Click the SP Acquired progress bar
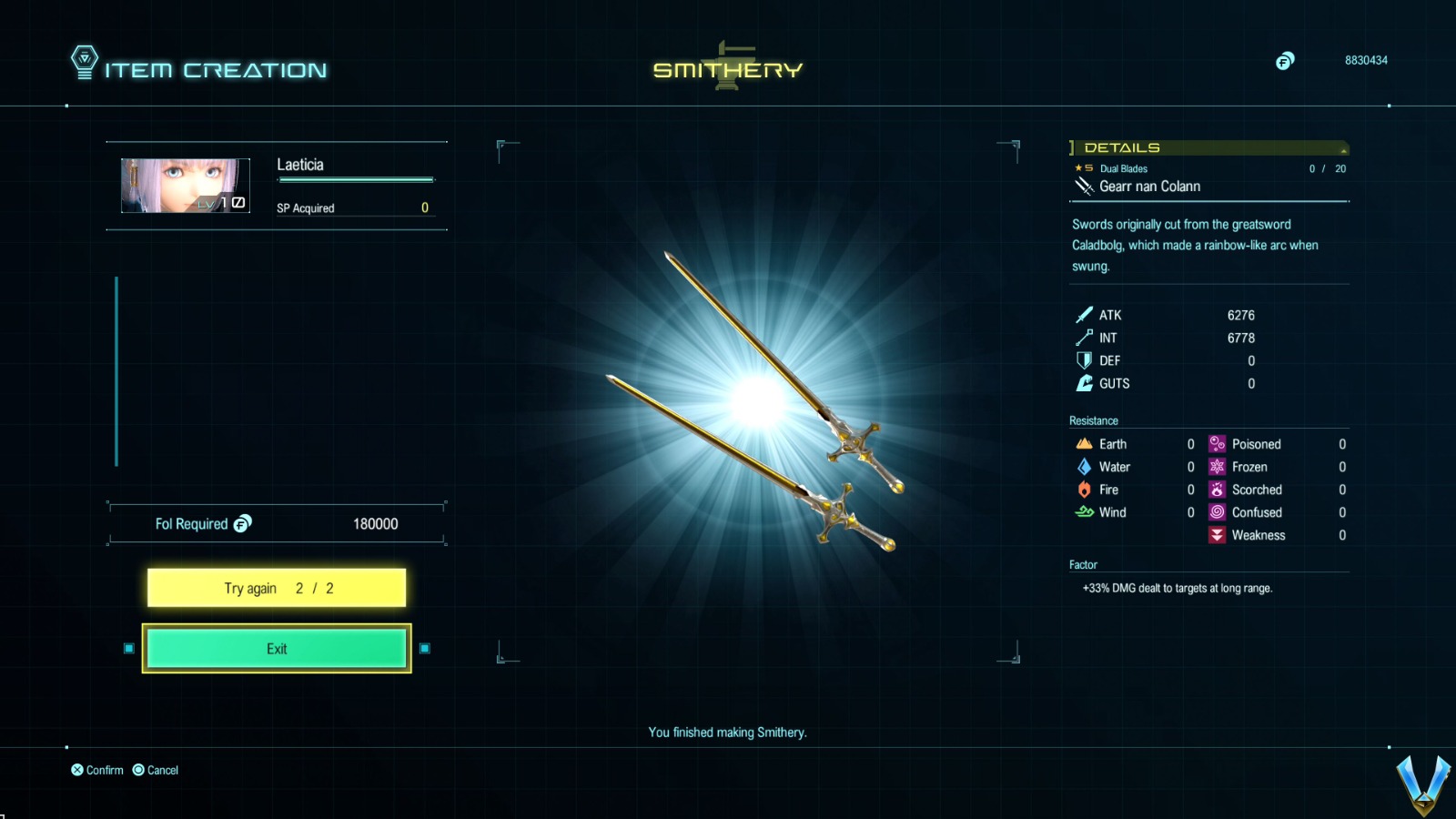1456x819 pixels. pyautogui.click(x=356, y=180)
